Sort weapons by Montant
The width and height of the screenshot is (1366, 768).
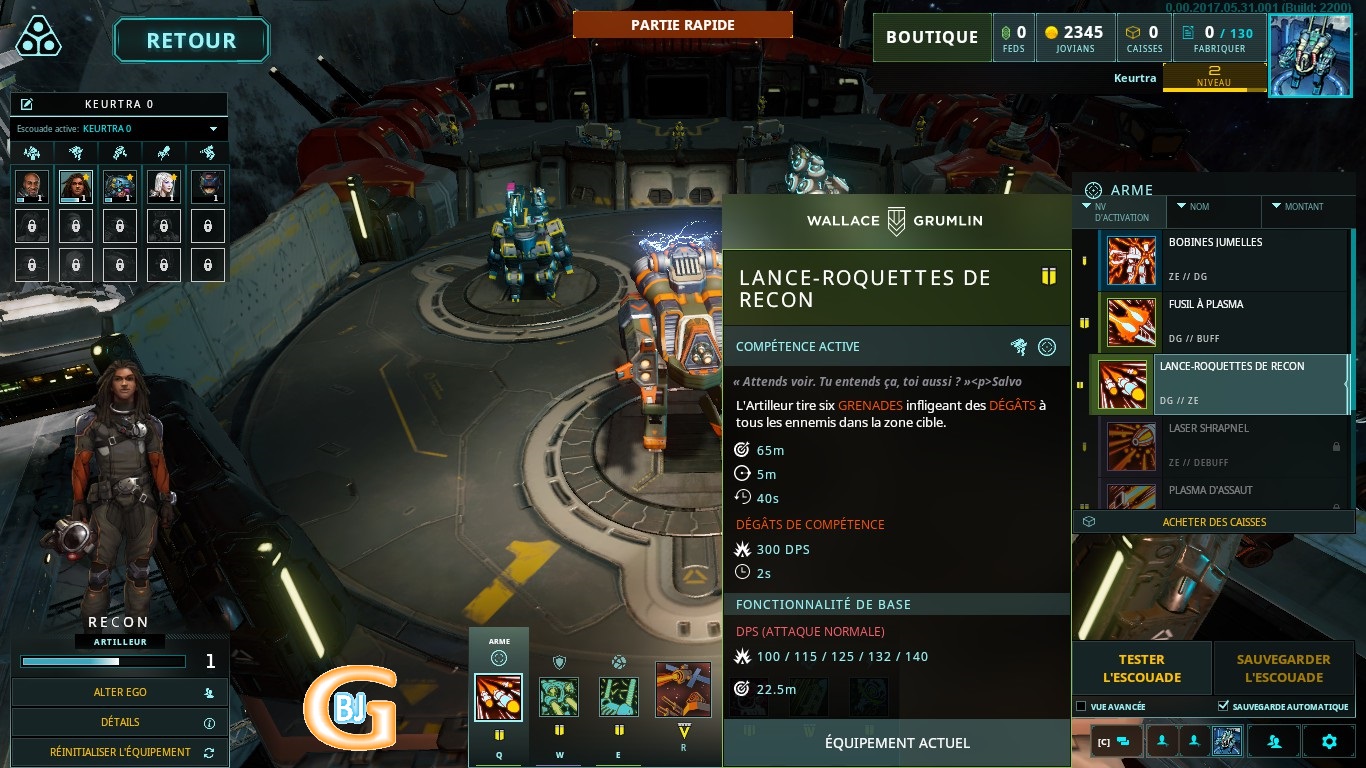tap(1305, 207)
